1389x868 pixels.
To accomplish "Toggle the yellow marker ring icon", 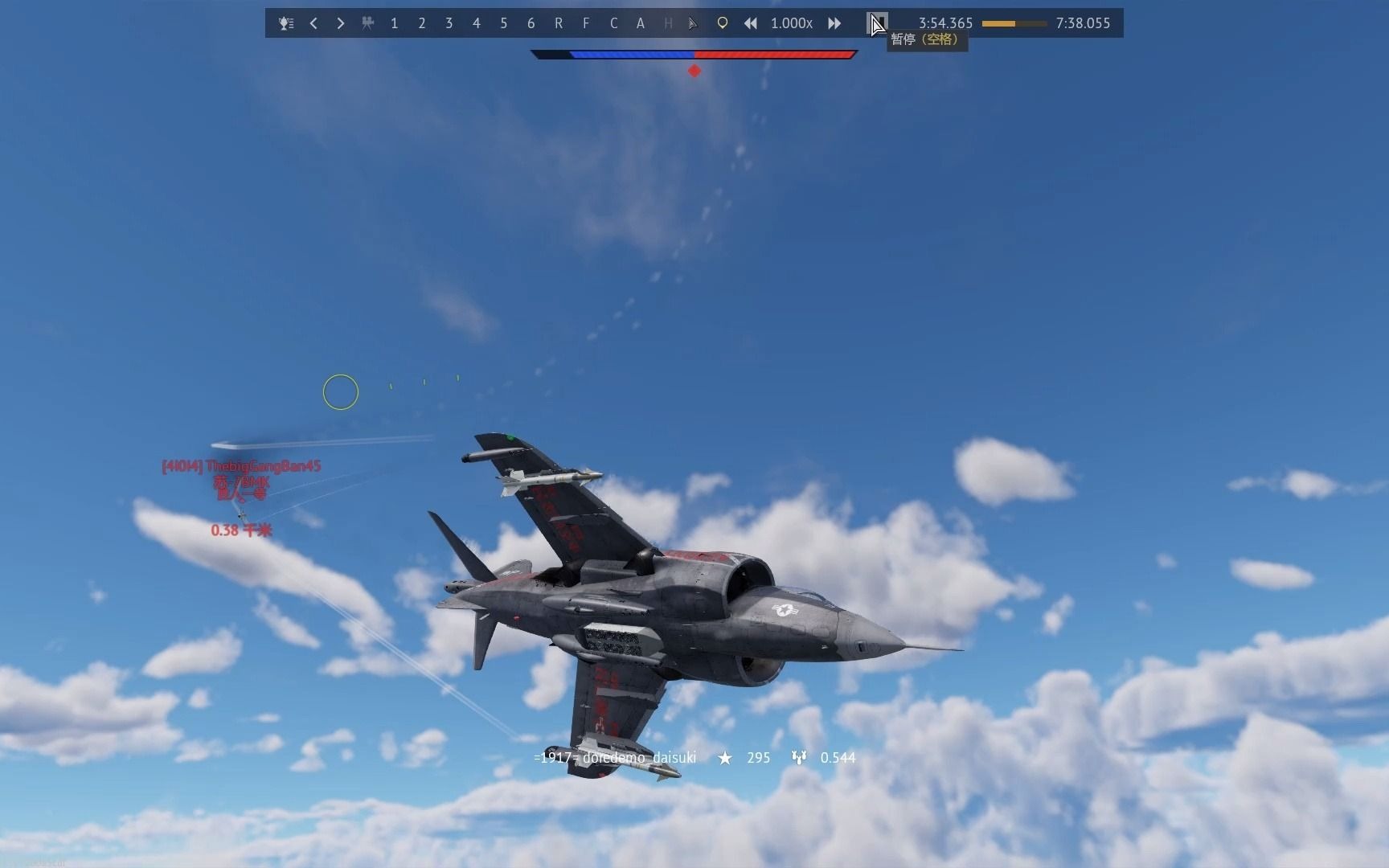I will [722, 23].
